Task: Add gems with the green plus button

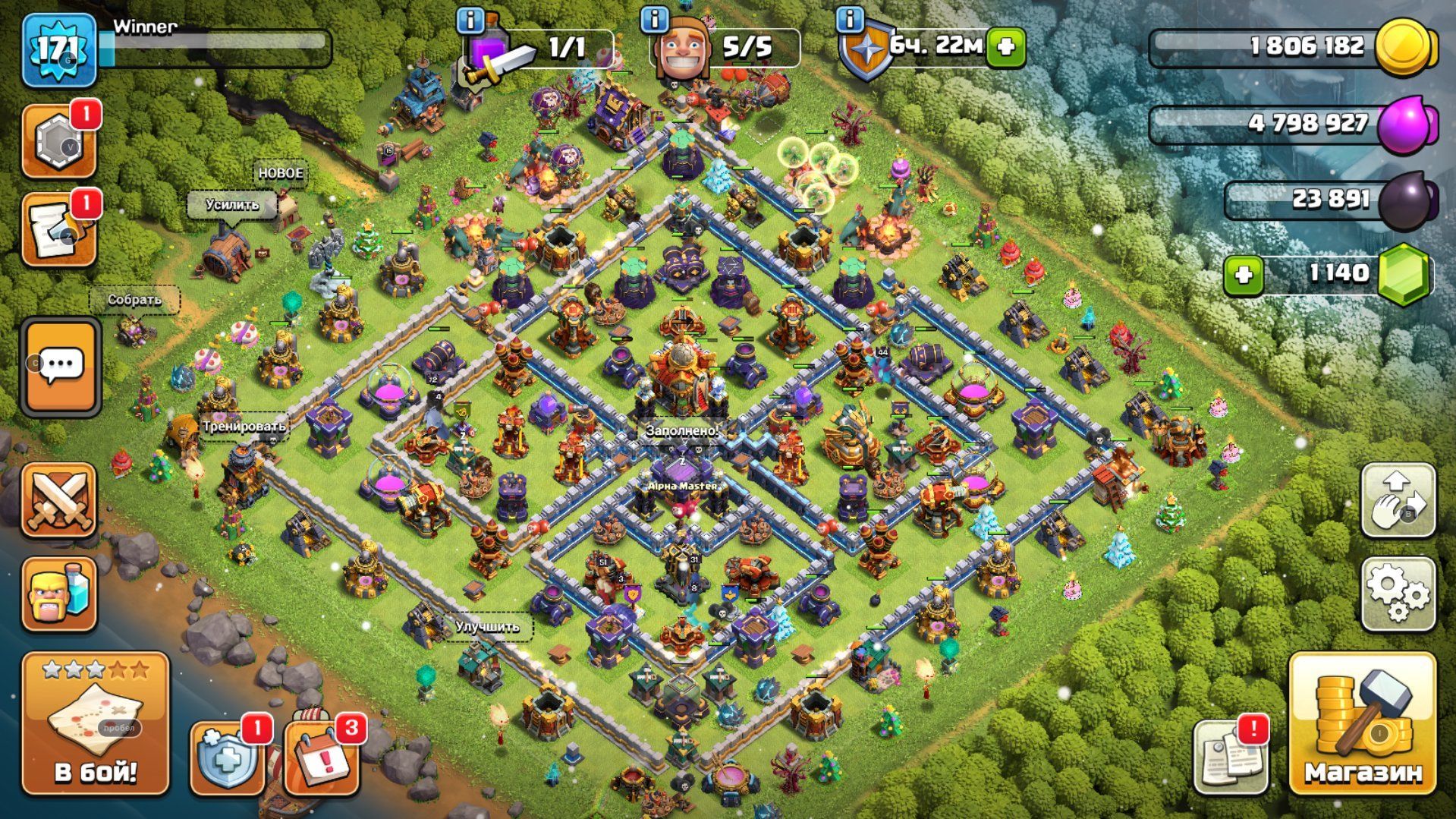Action: point(1243,274)
